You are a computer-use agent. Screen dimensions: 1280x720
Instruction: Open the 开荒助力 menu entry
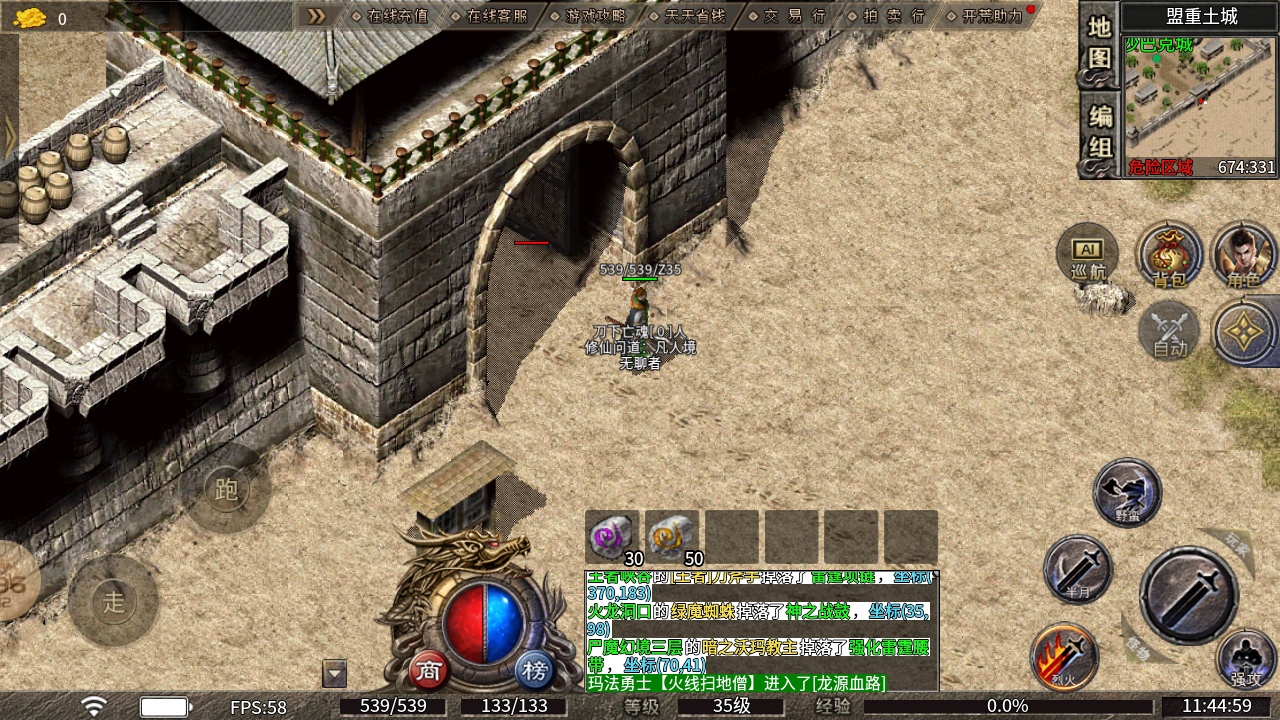point(986,16)
